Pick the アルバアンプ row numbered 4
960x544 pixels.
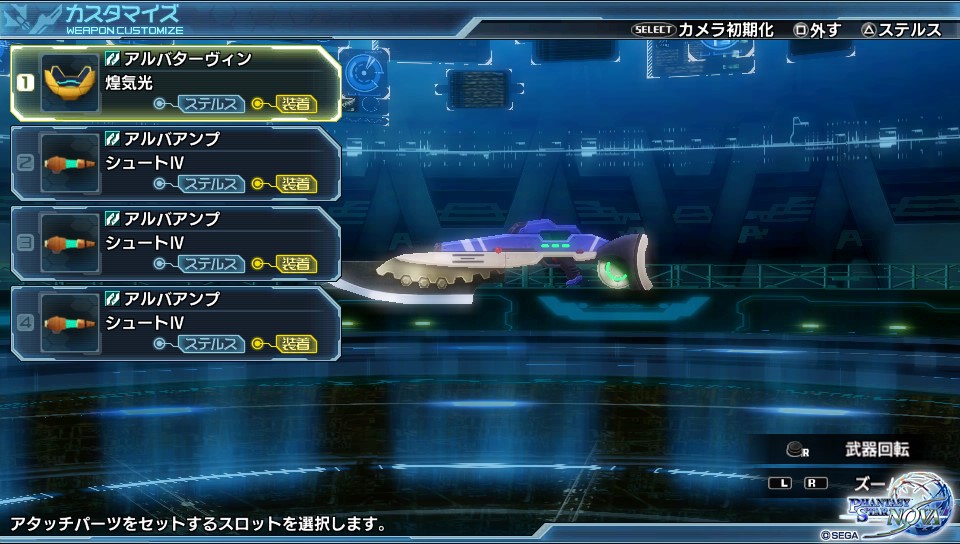(x=176, y=323)
